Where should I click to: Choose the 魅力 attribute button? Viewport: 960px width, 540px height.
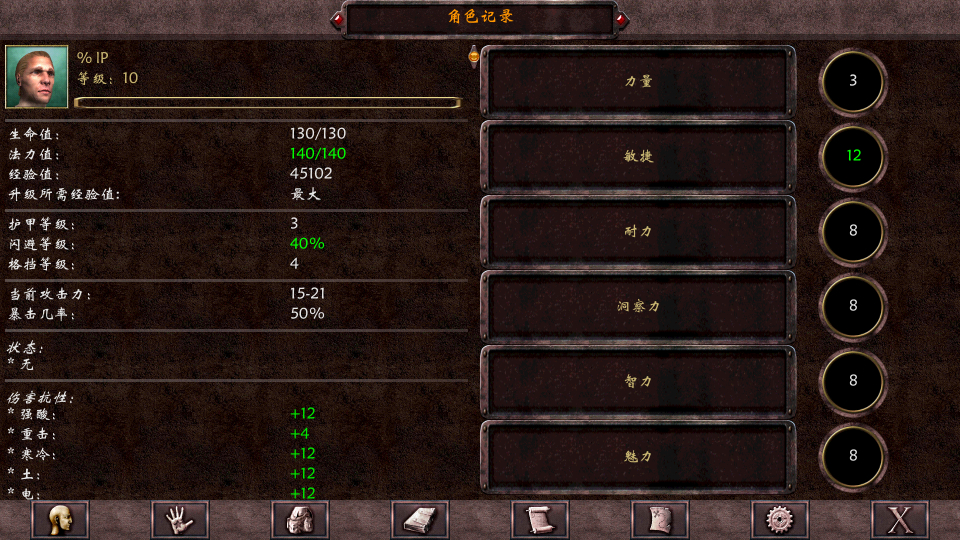638,456
